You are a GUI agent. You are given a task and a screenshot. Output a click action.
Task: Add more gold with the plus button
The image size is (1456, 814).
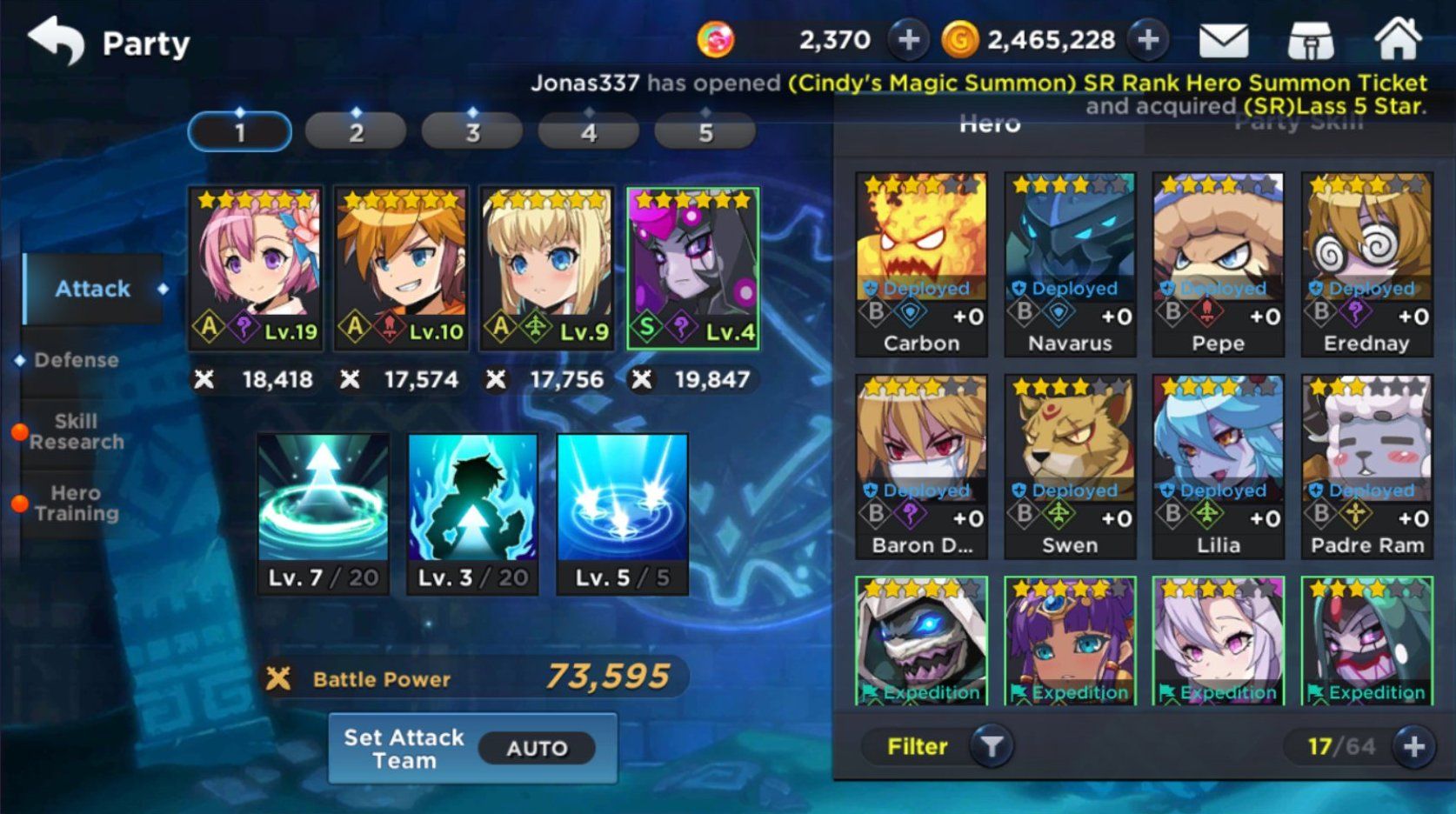tap(1148, 40)
